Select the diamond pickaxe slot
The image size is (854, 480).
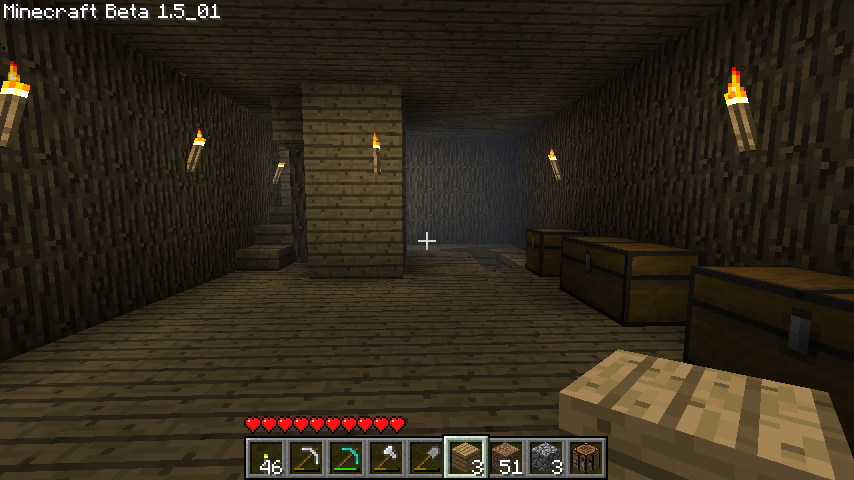point(346,457)
